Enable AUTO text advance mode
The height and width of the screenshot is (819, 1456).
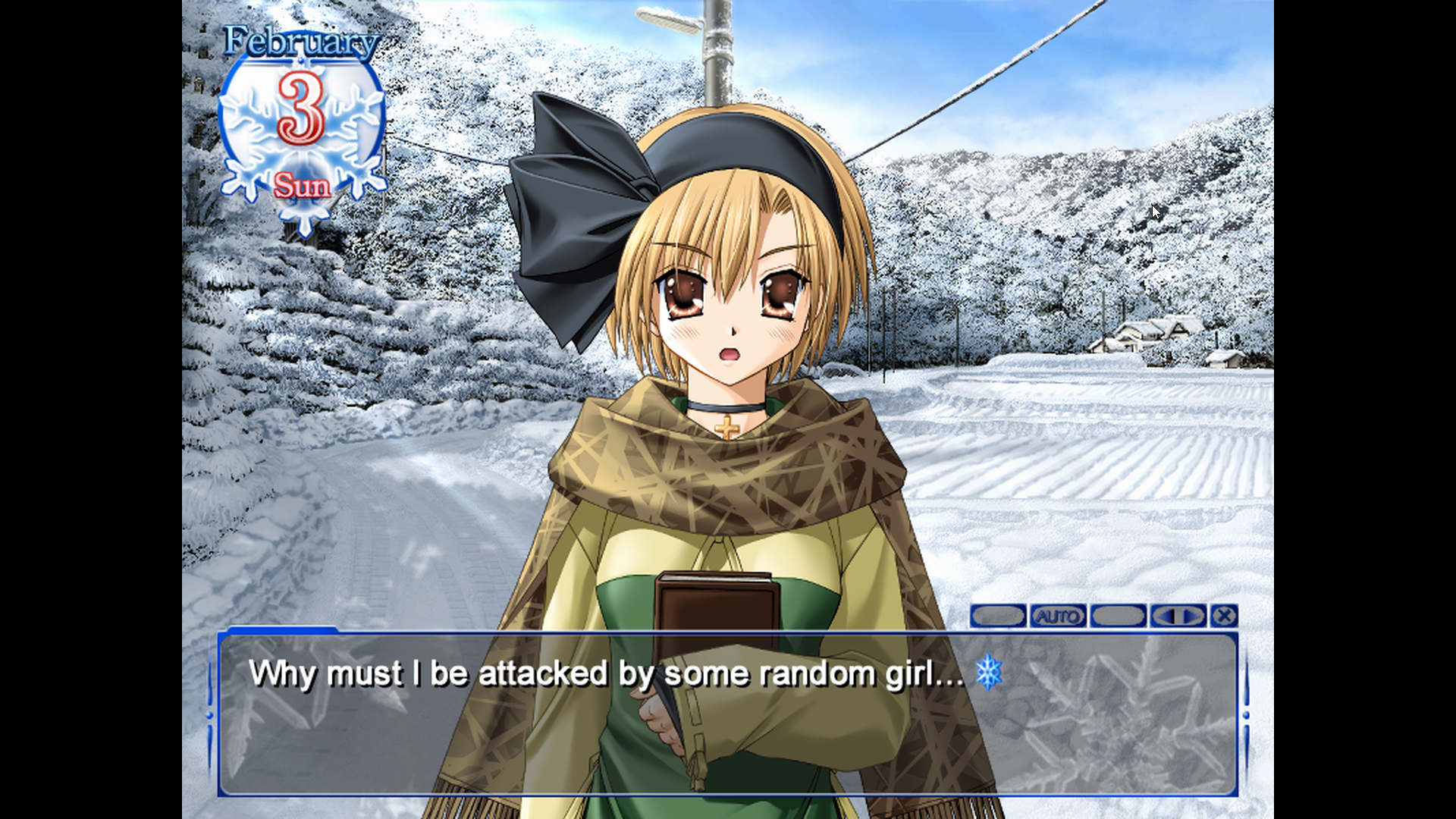click(x=1057, y=617)
